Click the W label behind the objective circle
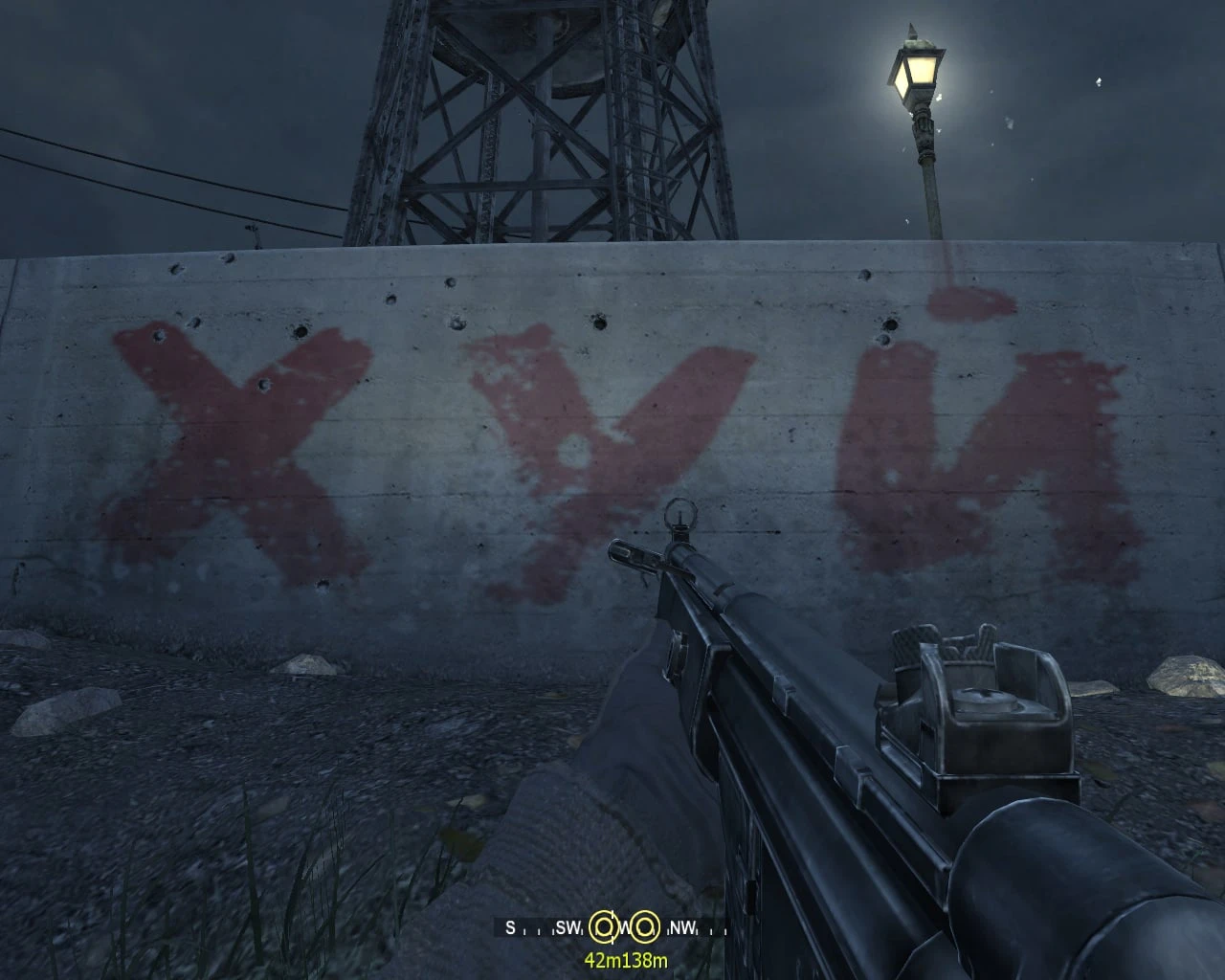1225x980 pixels. 625,926
